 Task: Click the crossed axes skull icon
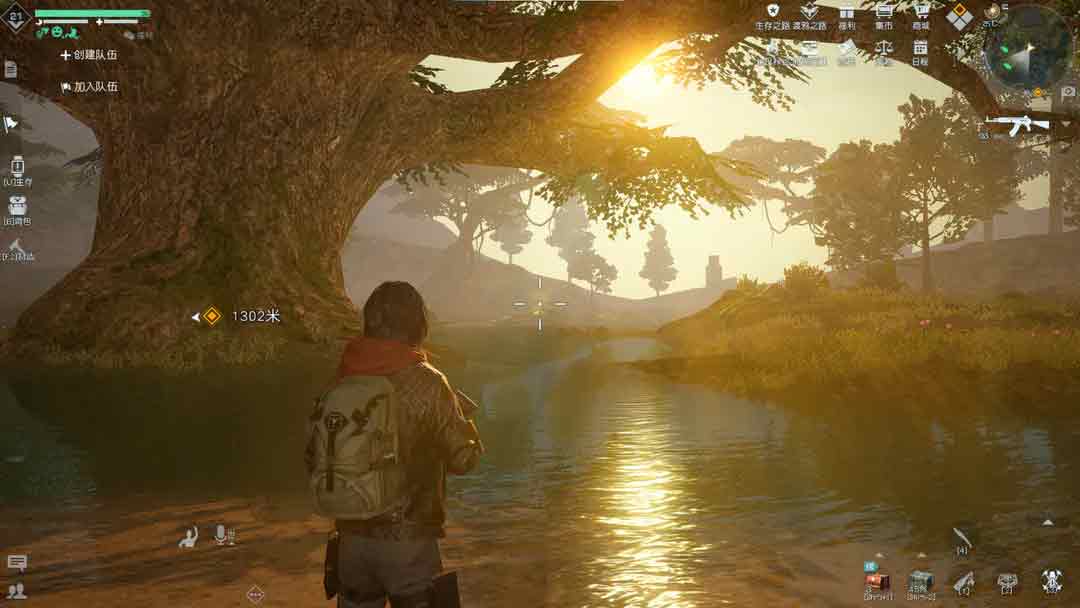[1050, 581]
